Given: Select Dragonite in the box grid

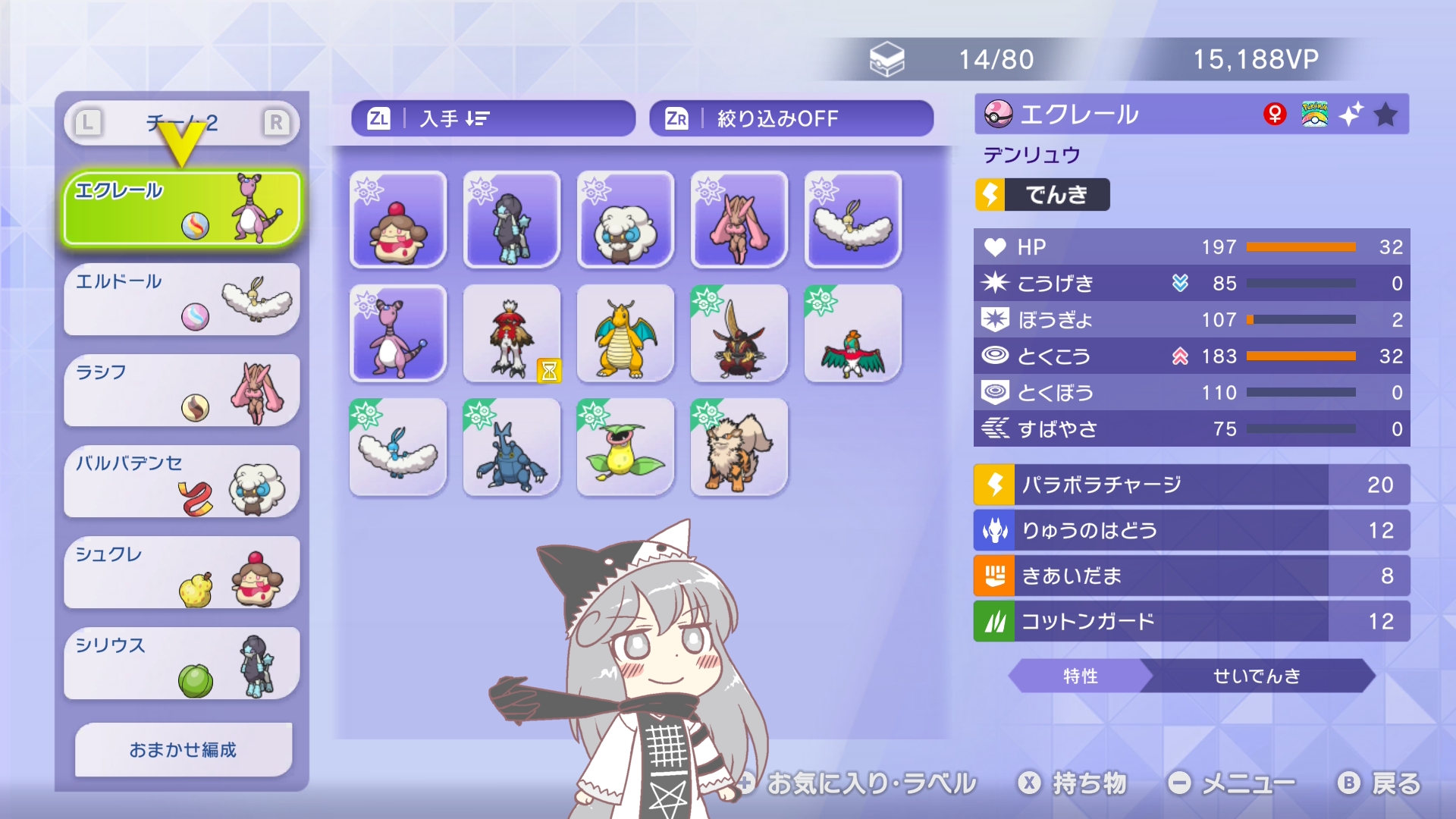Looking at the screenshot, I should (625, 334).
